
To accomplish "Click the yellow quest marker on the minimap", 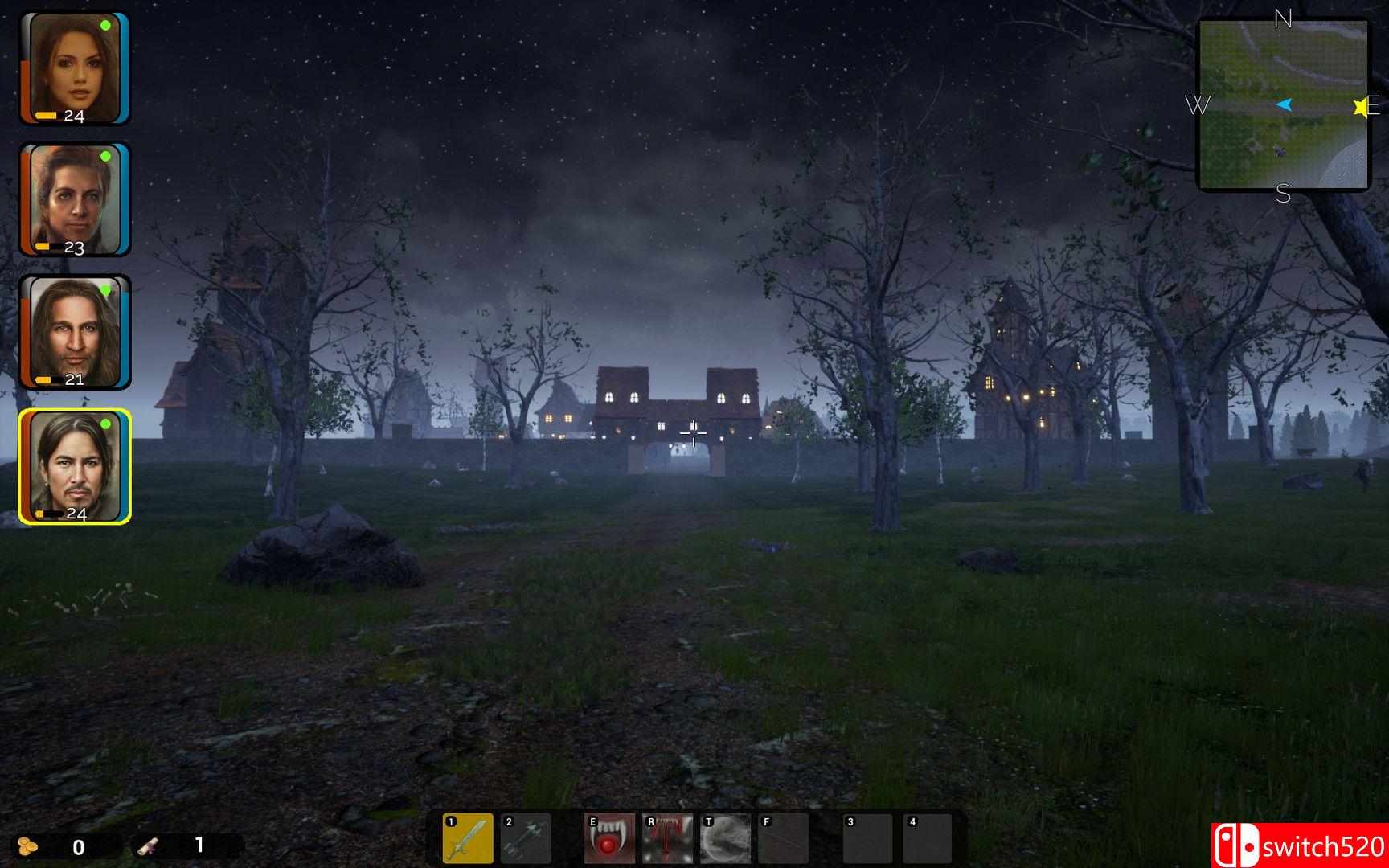I will (x=1359, y=104).
